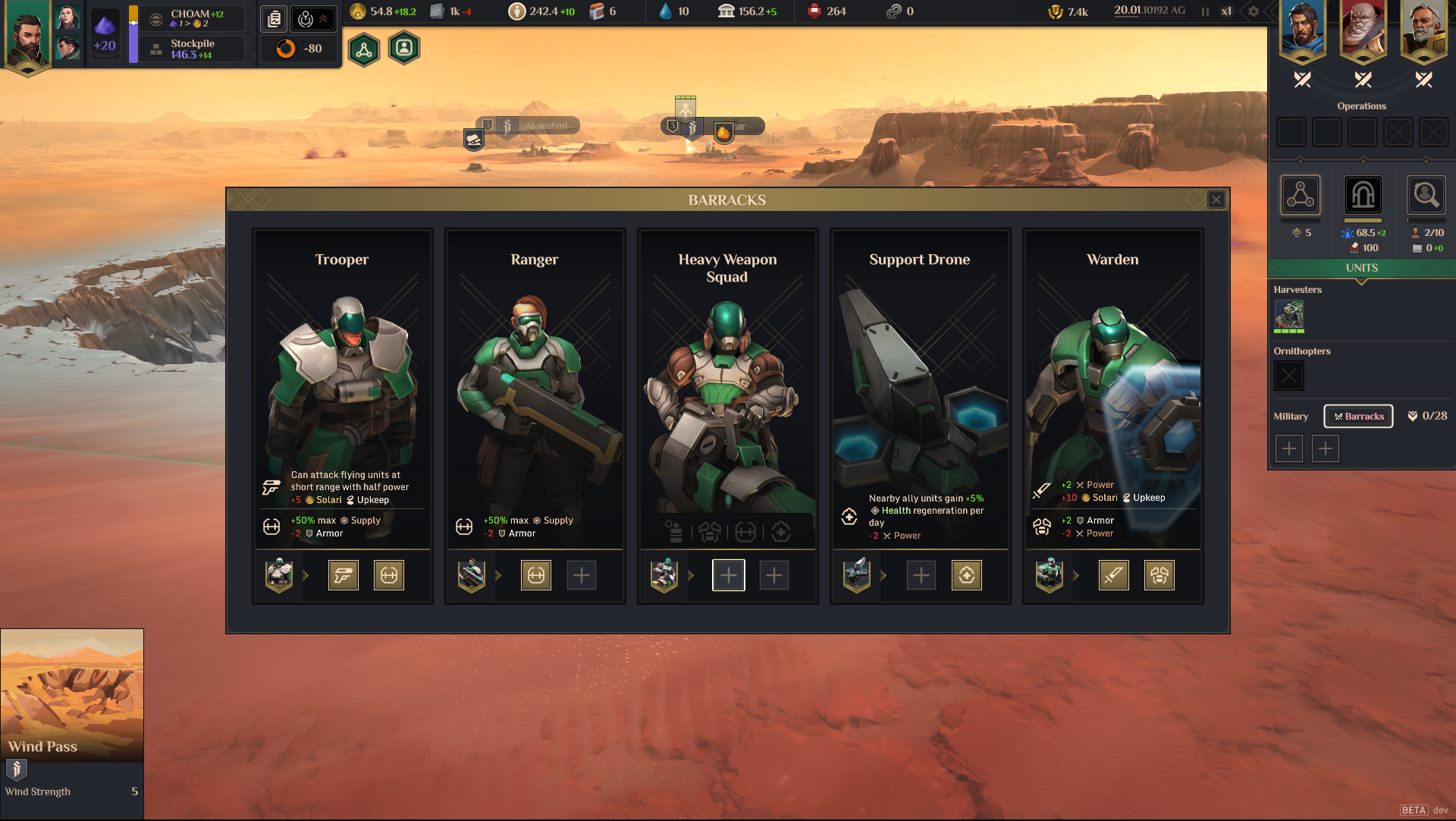Select the Support Drone's healing gear slot
1456x821 pixels.
967,576
